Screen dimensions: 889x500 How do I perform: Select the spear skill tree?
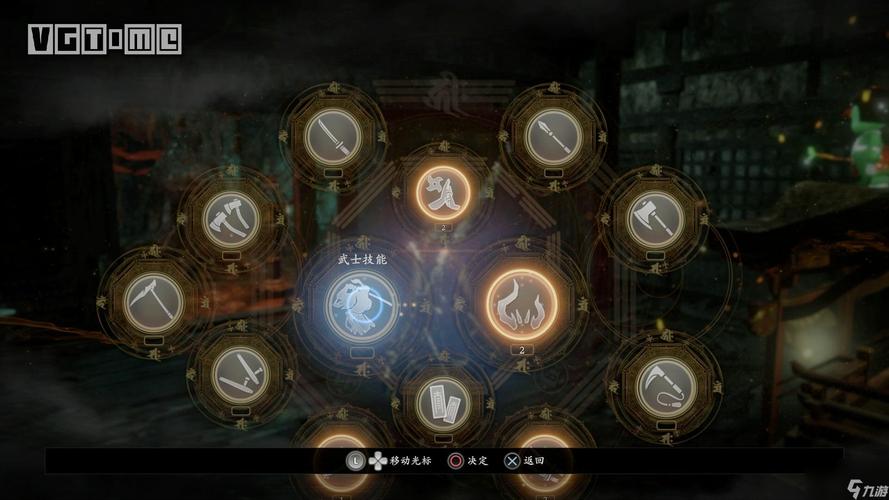pyautogui.click(x=553, y=137)
